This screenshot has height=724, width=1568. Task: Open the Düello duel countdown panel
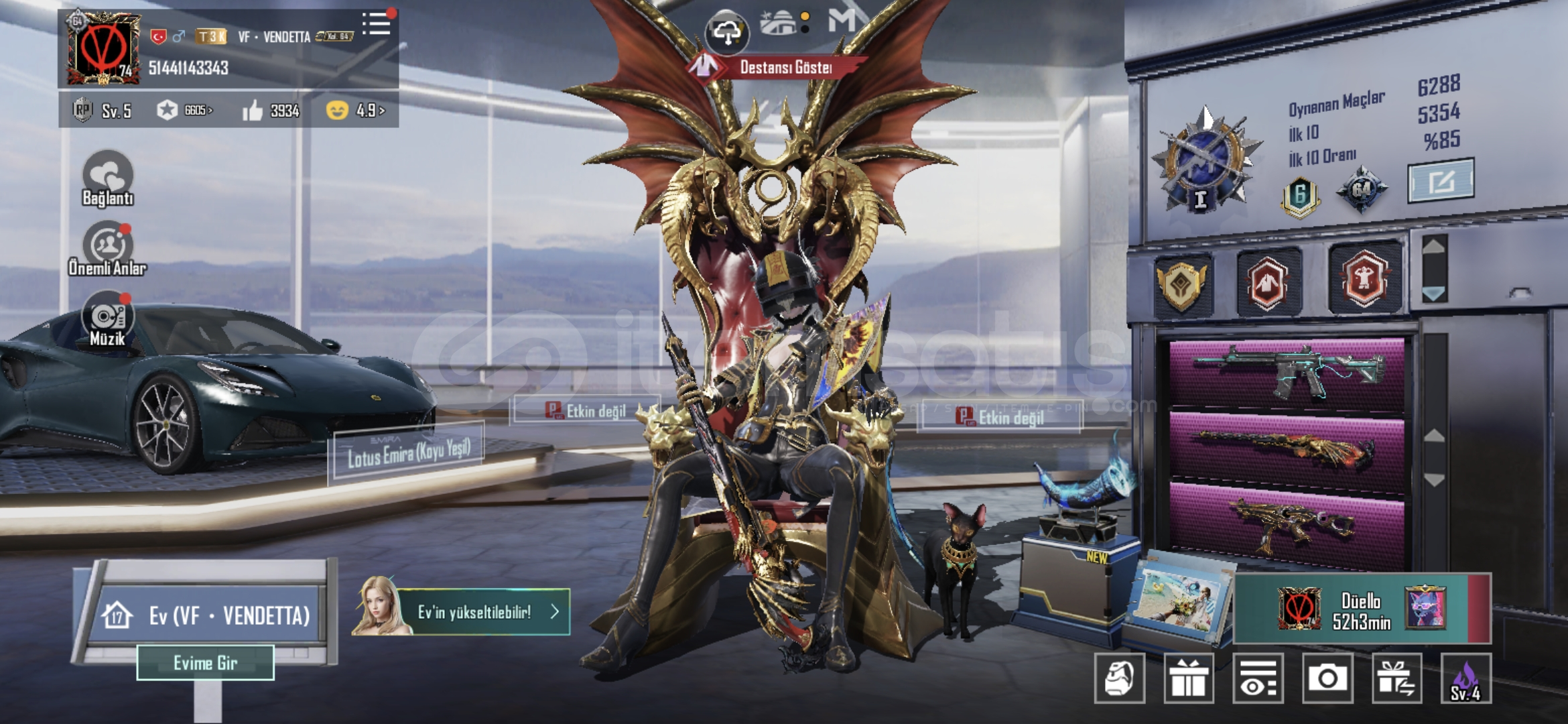tap(1362, 609)
